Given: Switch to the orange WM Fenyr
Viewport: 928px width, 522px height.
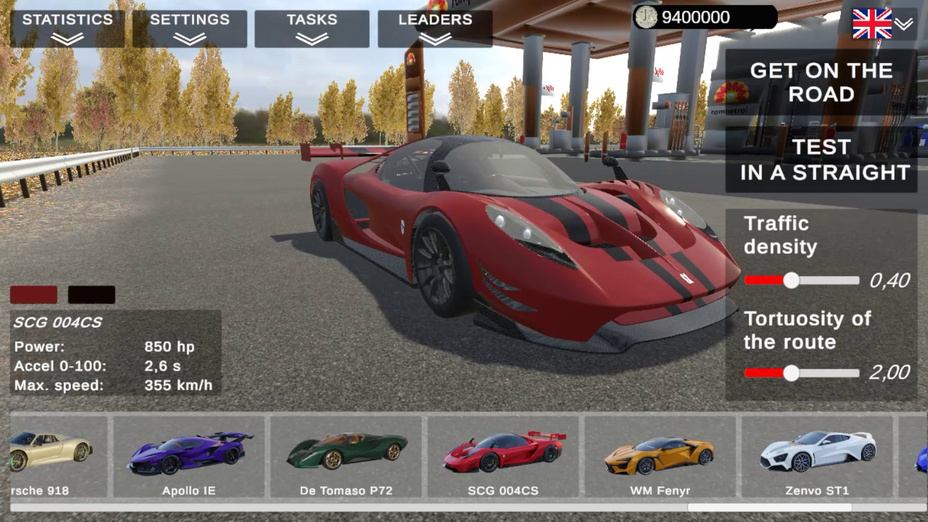Looking at the screenshot, I should (x=660, y=457).
